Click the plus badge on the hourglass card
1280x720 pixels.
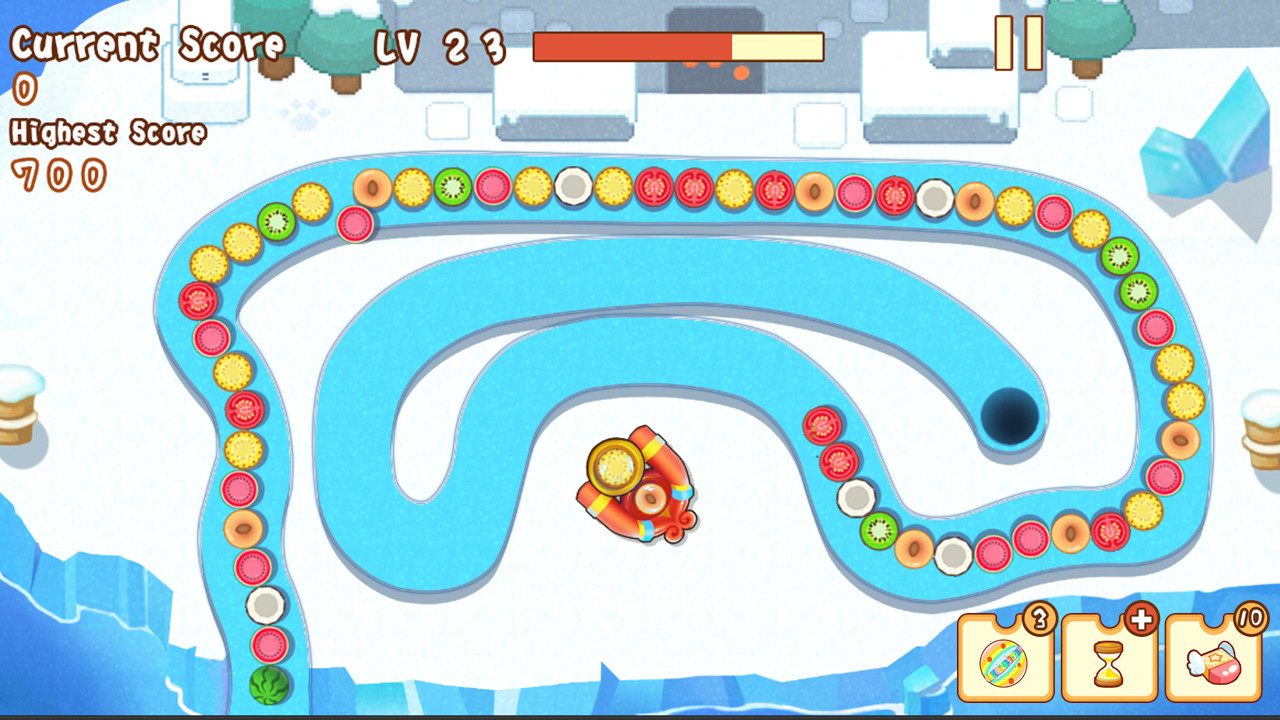point(1140,621)
